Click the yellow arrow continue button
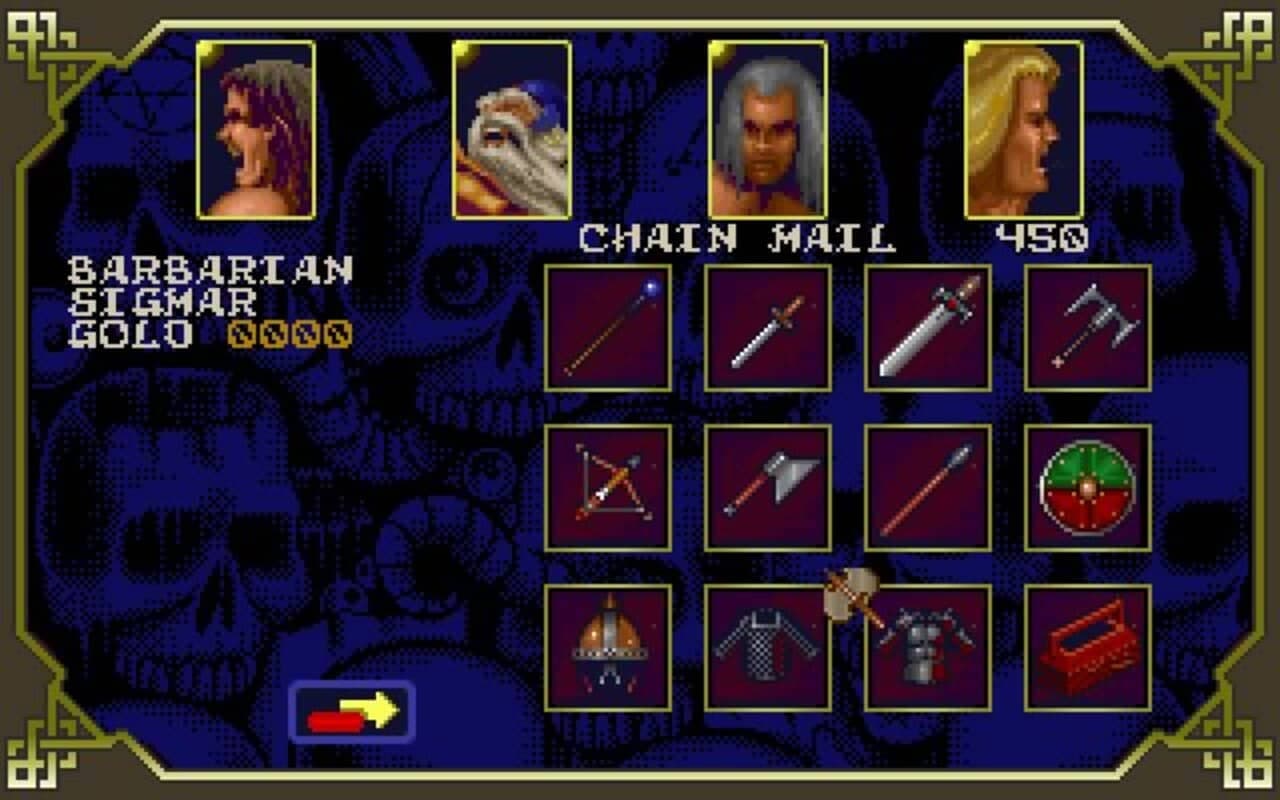1280x800 pixels. pyautogui.click(x=354, y=712)
